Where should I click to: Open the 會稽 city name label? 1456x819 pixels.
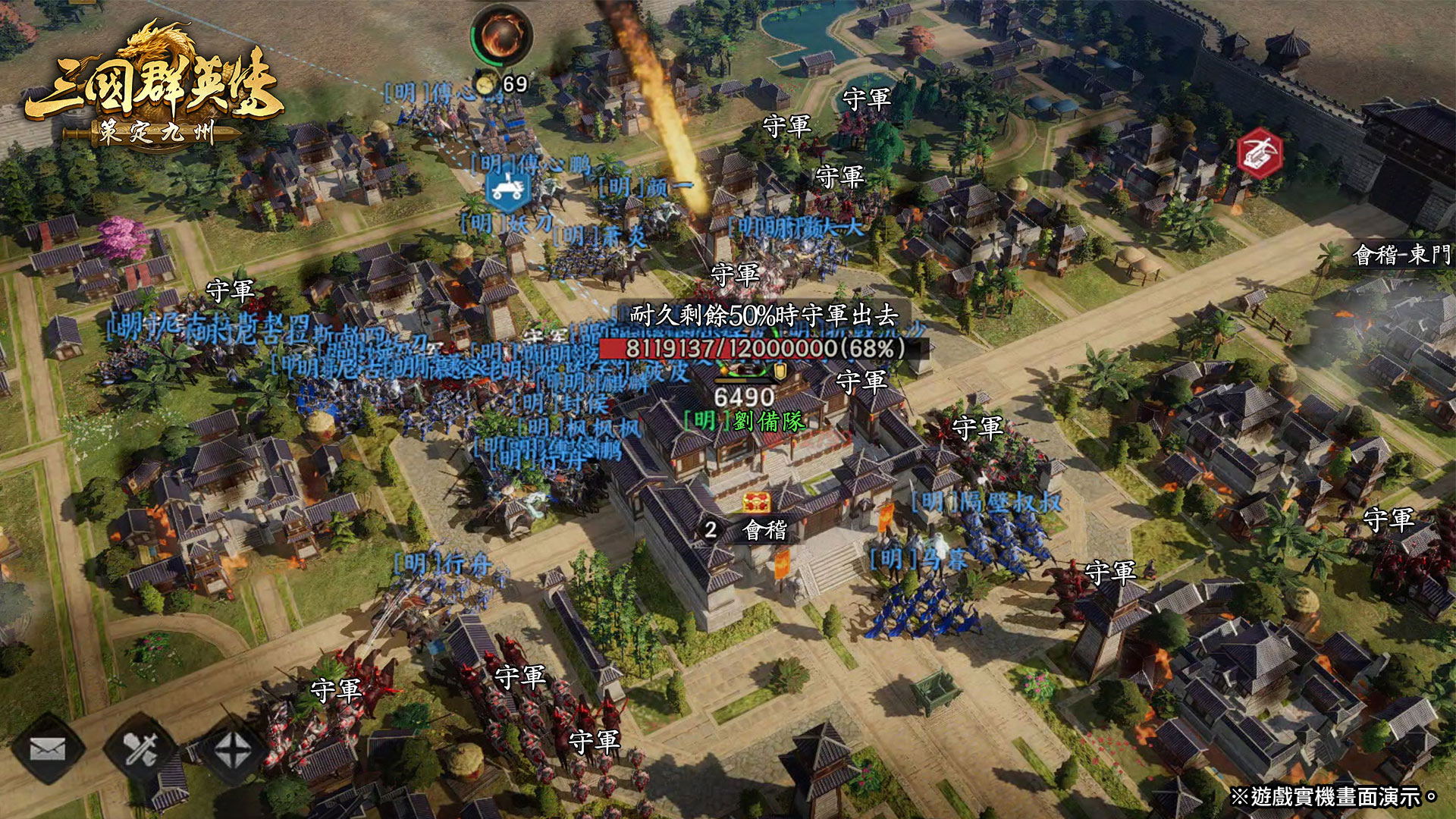(764, 529)
